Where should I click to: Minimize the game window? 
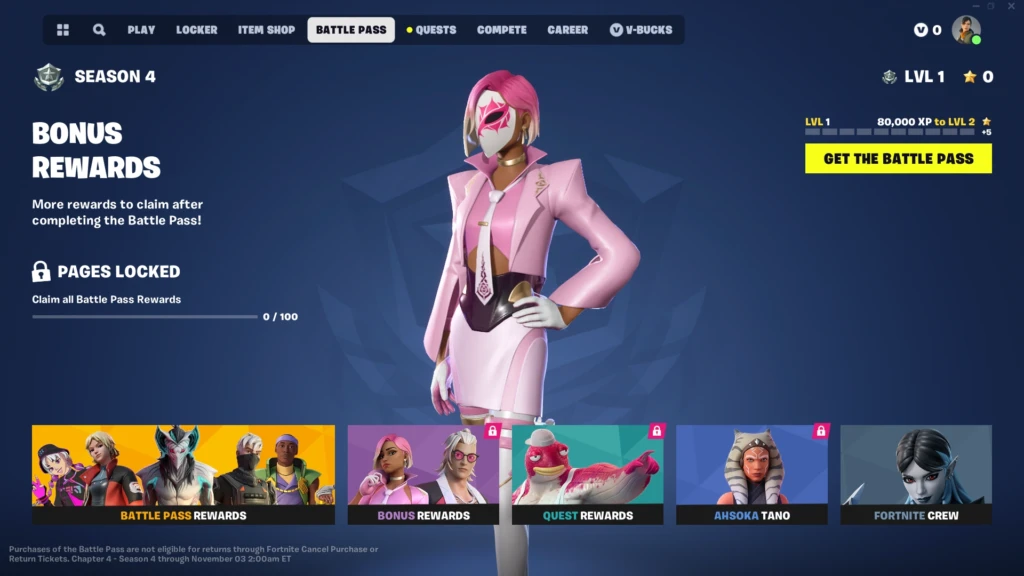tap(975, 6)
